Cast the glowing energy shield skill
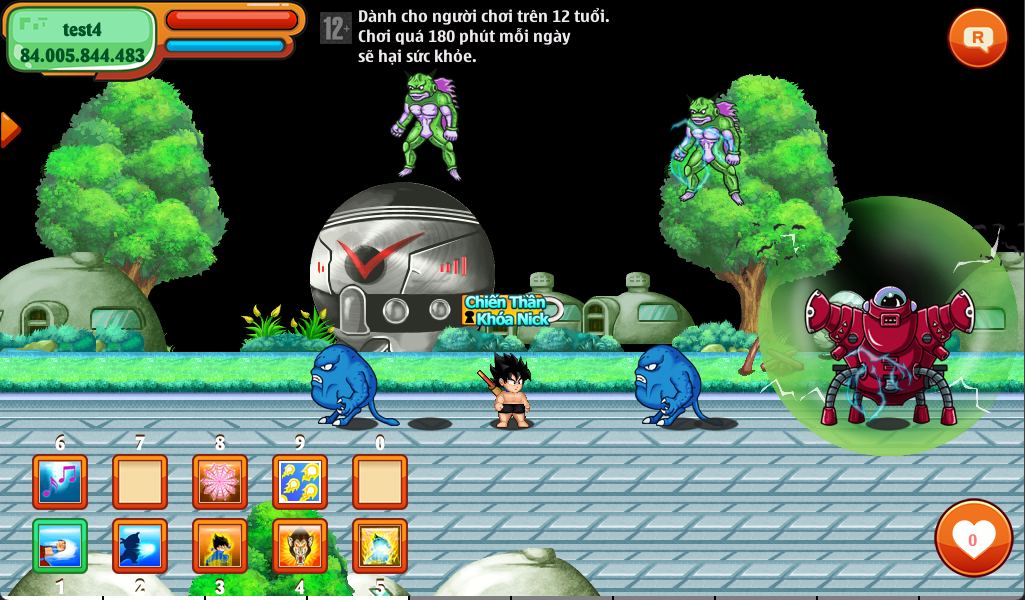 click(380, 546)
